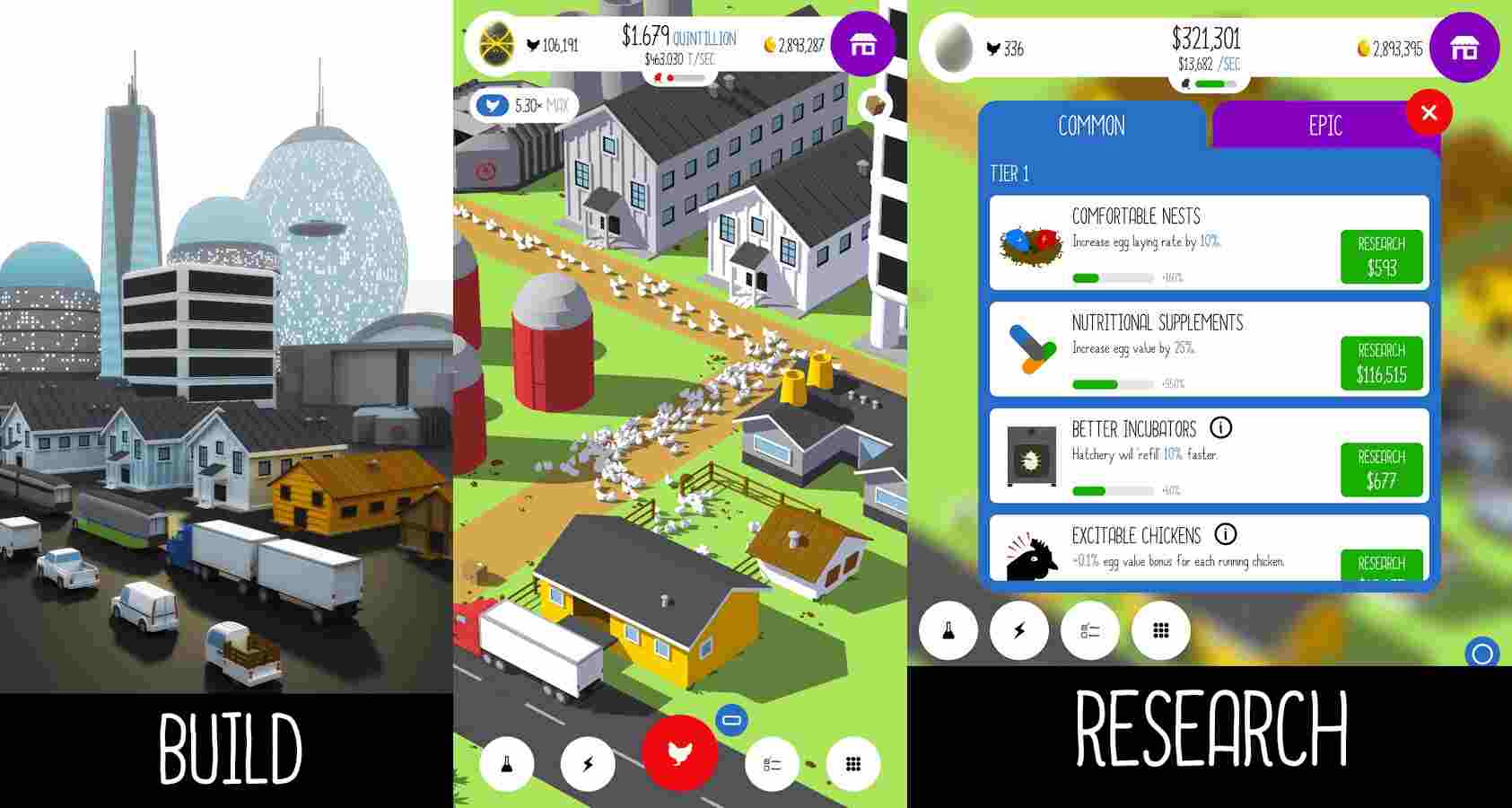
Task: Toggle the blue vehicle switch above the chicken button
Action: pos(730,718)
